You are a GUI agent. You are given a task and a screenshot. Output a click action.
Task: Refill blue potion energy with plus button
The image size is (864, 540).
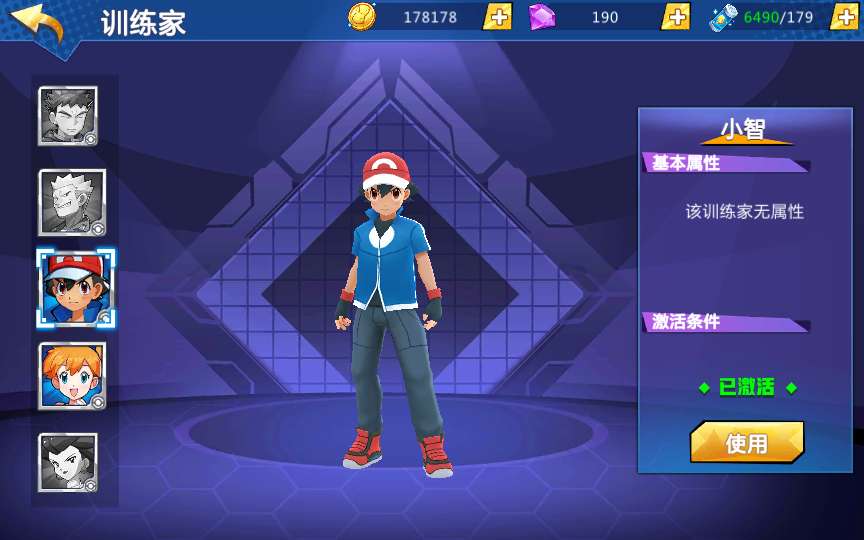tap(843, 17)
